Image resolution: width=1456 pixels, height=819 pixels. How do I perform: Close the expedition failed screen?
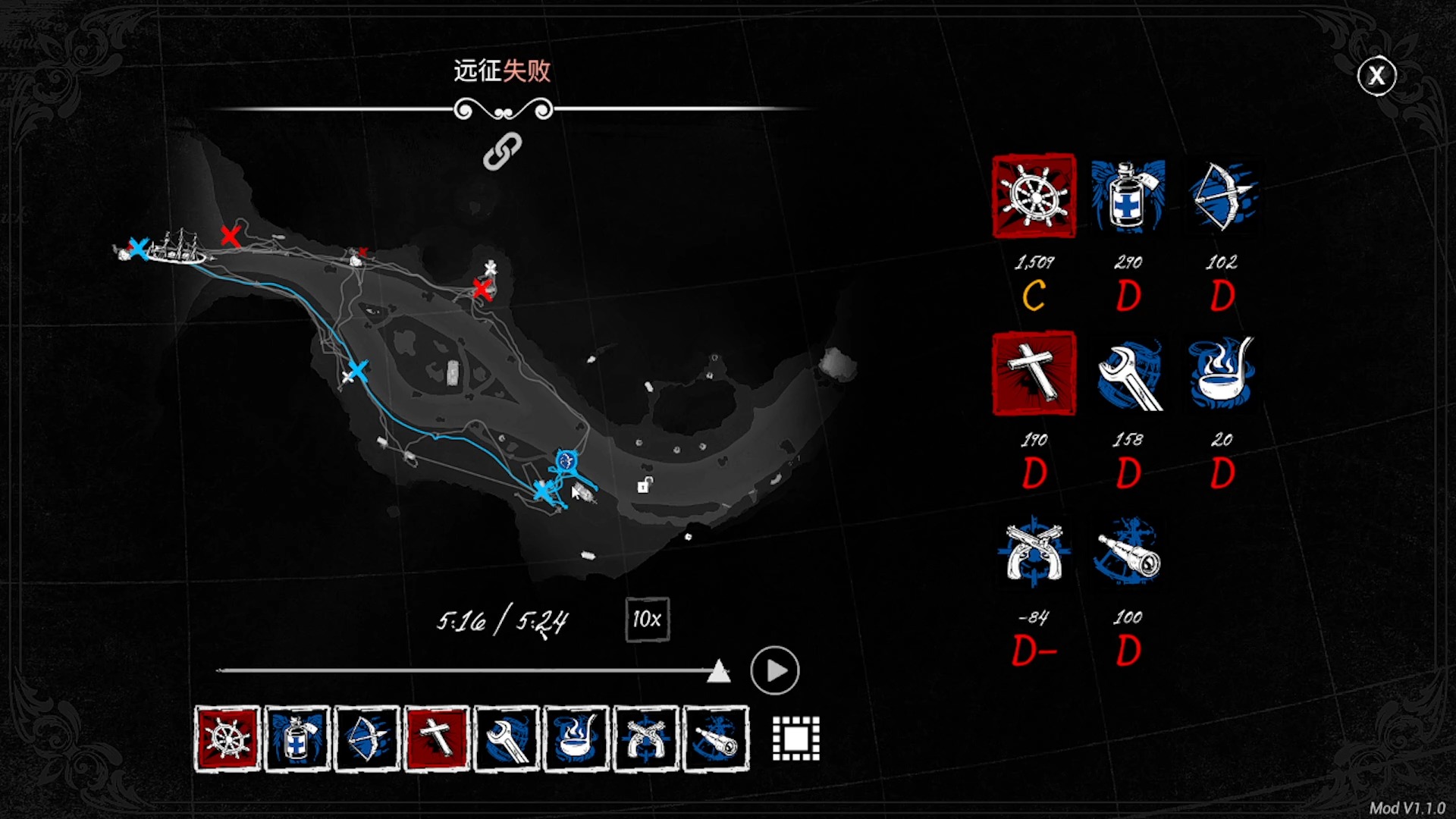pos(1376,75)
